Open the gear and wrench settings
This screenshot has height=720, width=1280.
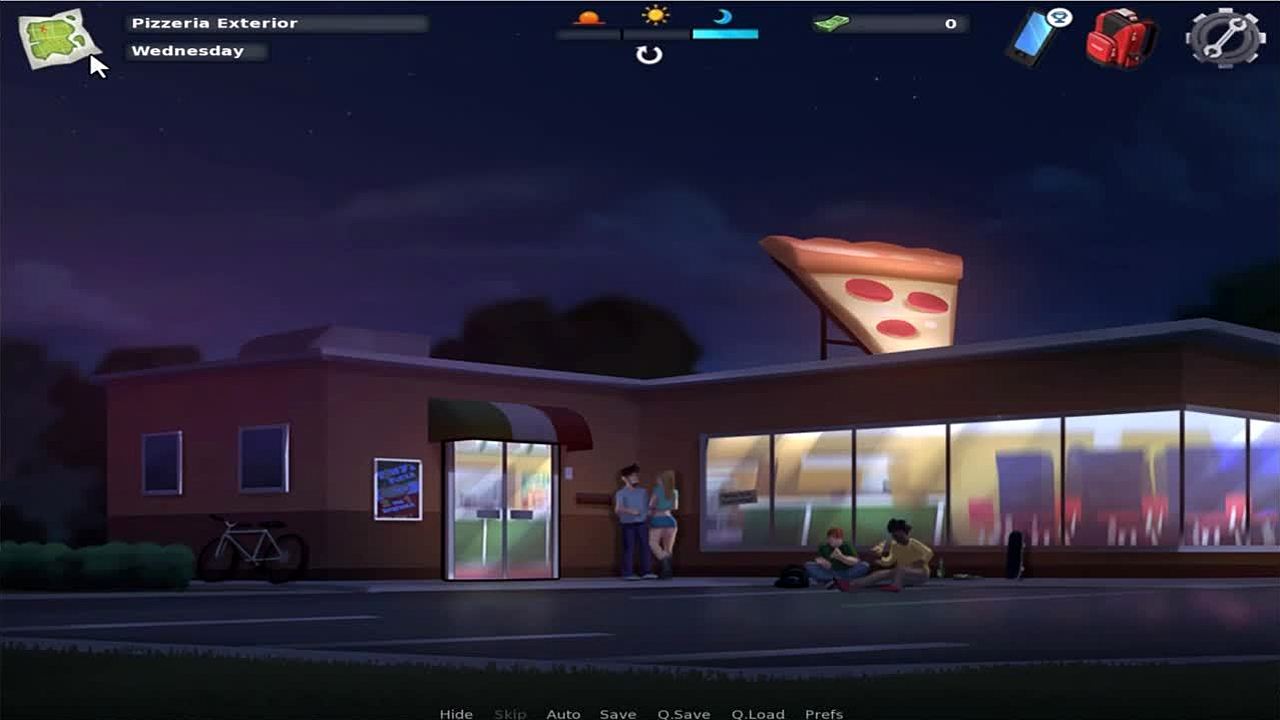coord(1225,38)
